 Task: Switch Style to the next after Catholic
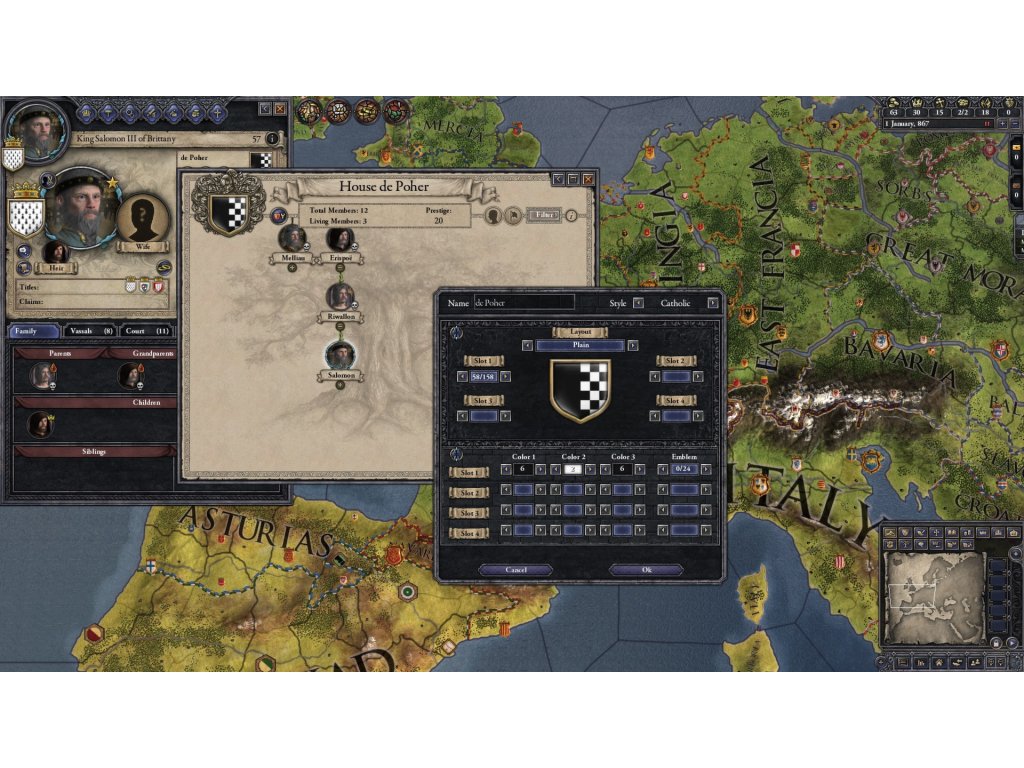click(713, 302)
